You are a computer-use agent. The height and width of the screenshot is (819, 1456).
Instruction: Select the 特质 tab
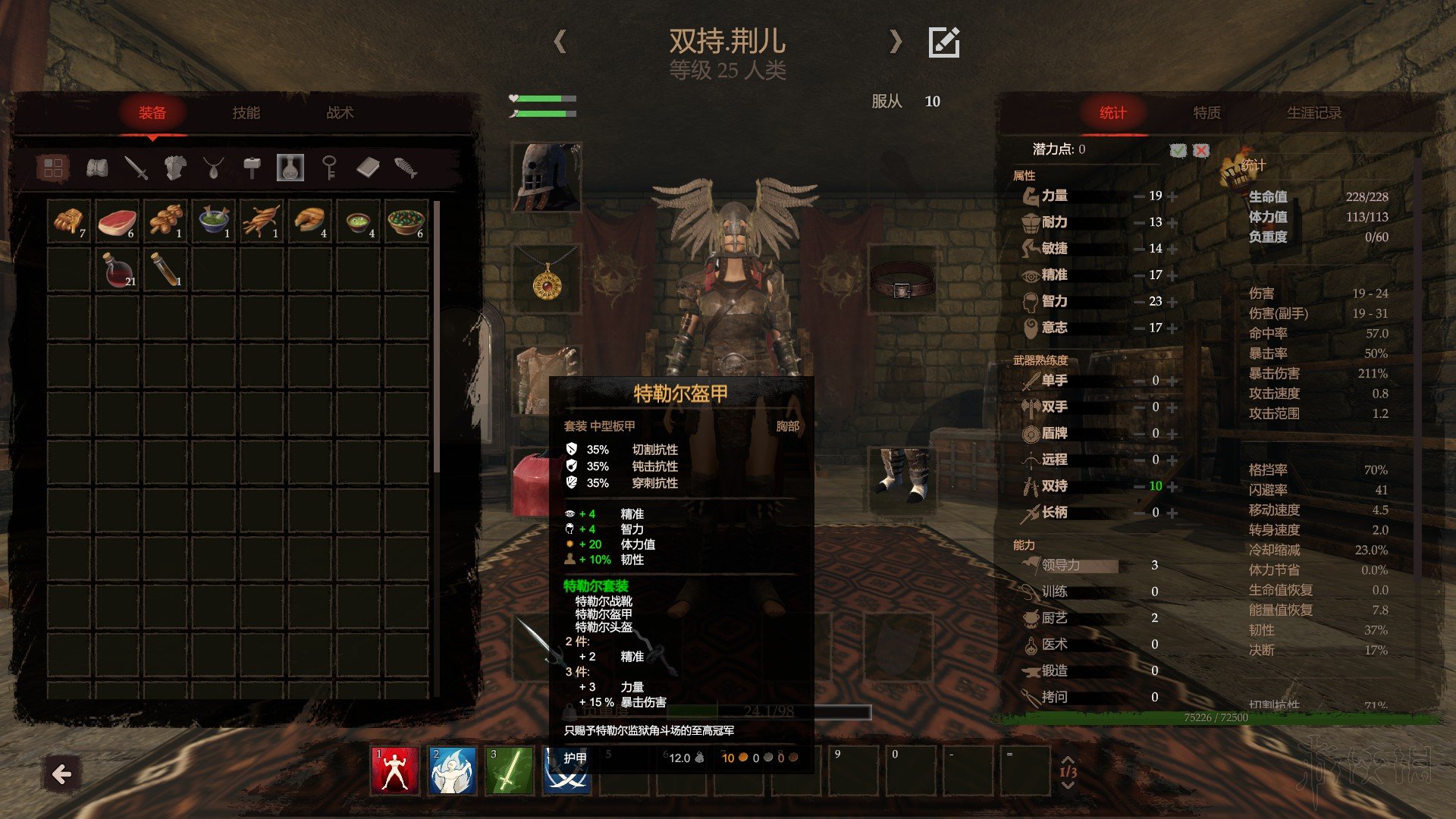click(1207, 113)
